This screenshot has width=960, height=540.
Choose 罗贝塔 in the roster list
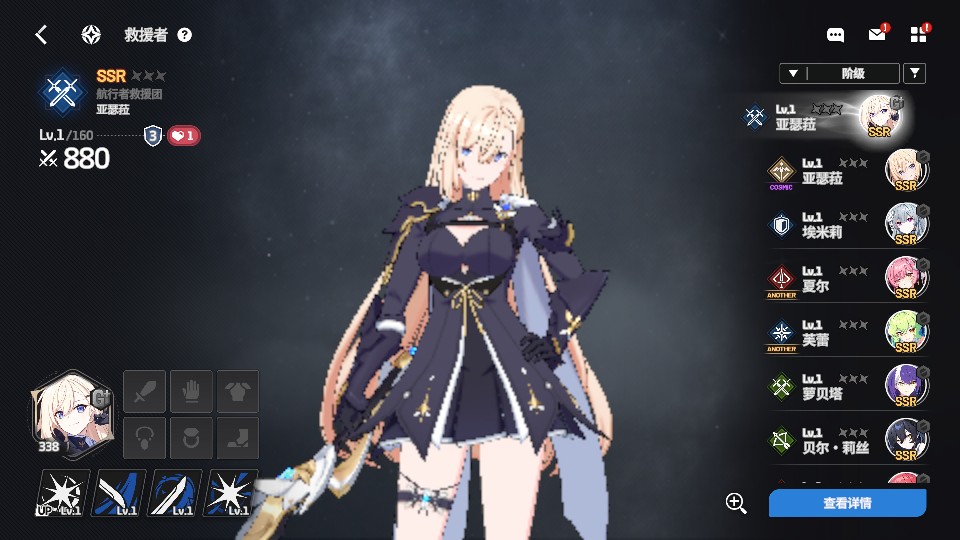click(x=846, y=387)
